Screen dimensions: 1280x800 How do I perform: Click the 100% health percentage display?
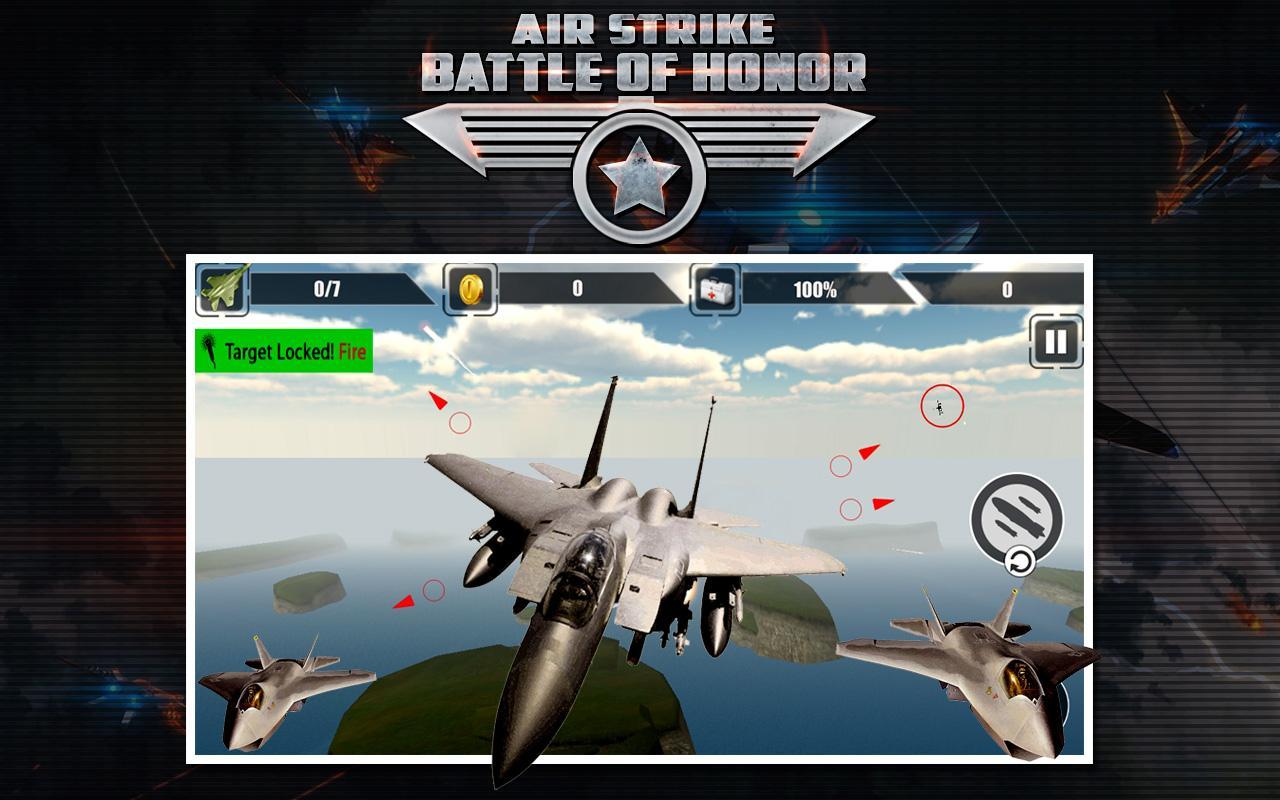tap(817, 289)
